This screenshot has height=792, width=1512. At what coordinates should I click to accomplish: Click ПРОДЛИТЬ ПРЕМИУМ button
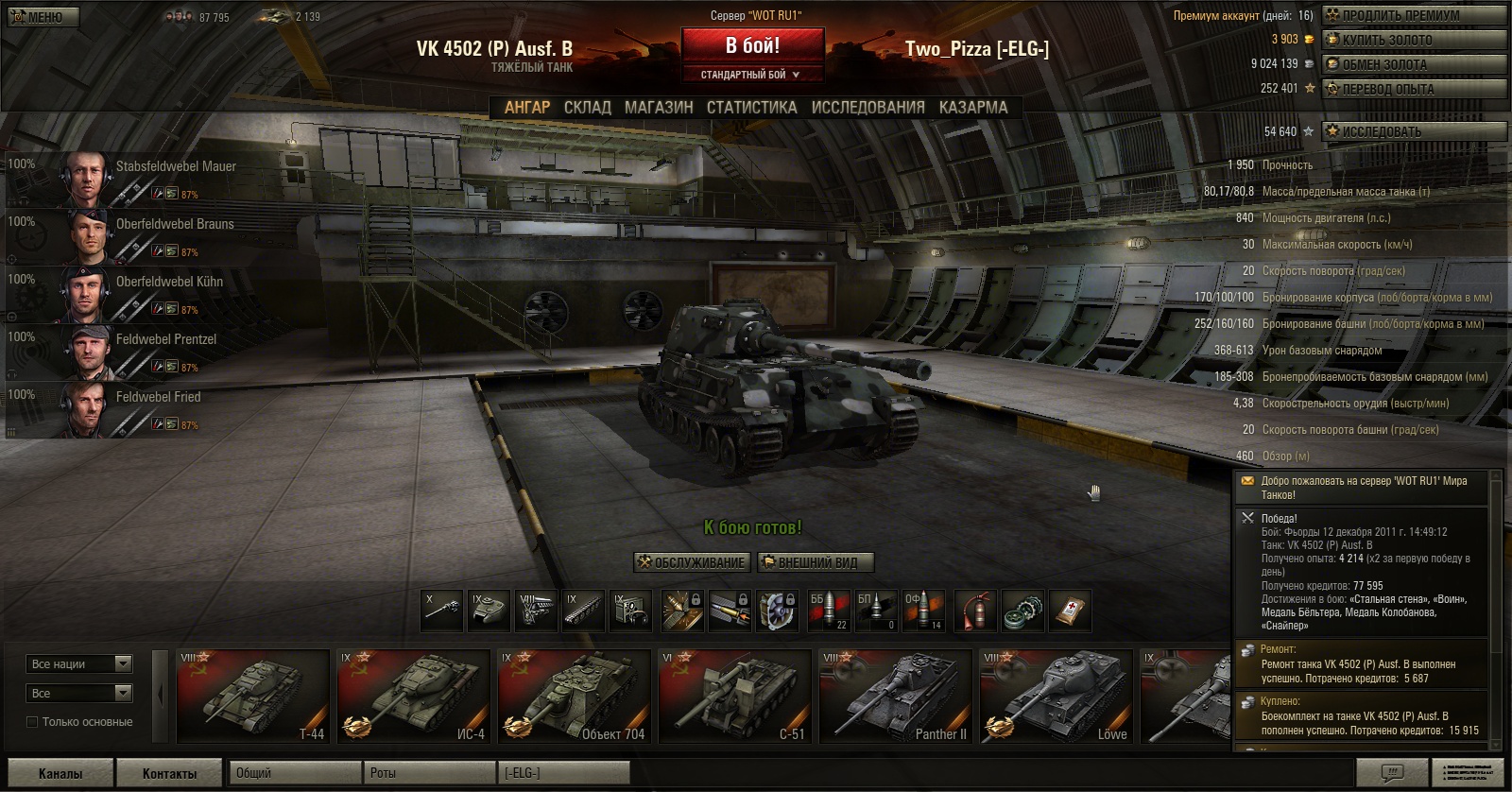pyautogui.click(x=1413, y=15)
